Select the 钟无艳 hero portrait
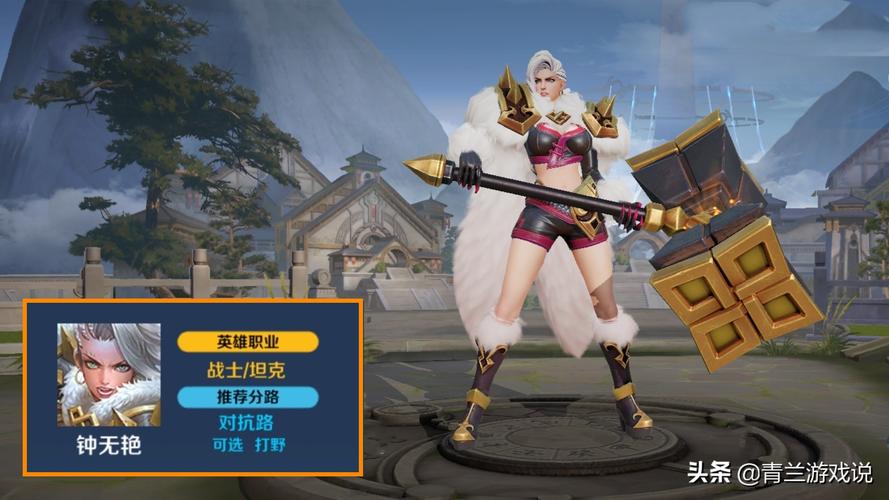889x500 pixels. coord(109,374)
